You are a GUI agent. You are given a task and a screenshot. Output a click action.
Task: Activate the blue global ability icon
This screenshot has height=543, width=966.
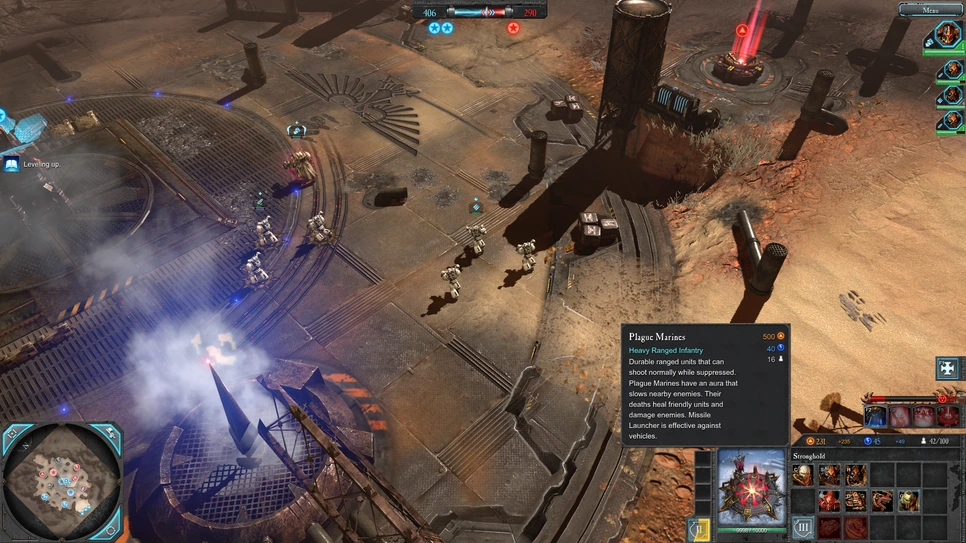point(876,416)
